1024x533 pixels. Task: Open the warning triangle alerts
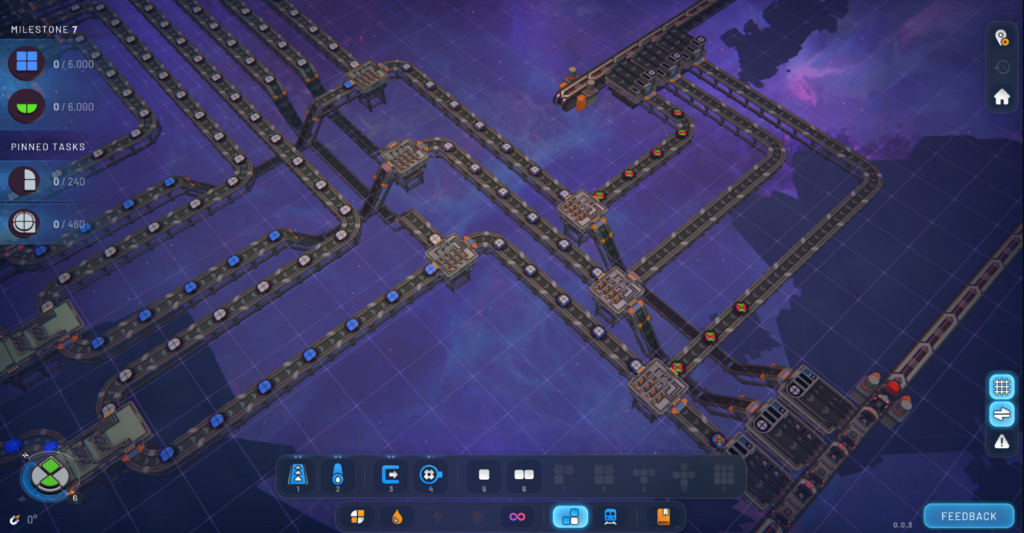coord(1002,442)
